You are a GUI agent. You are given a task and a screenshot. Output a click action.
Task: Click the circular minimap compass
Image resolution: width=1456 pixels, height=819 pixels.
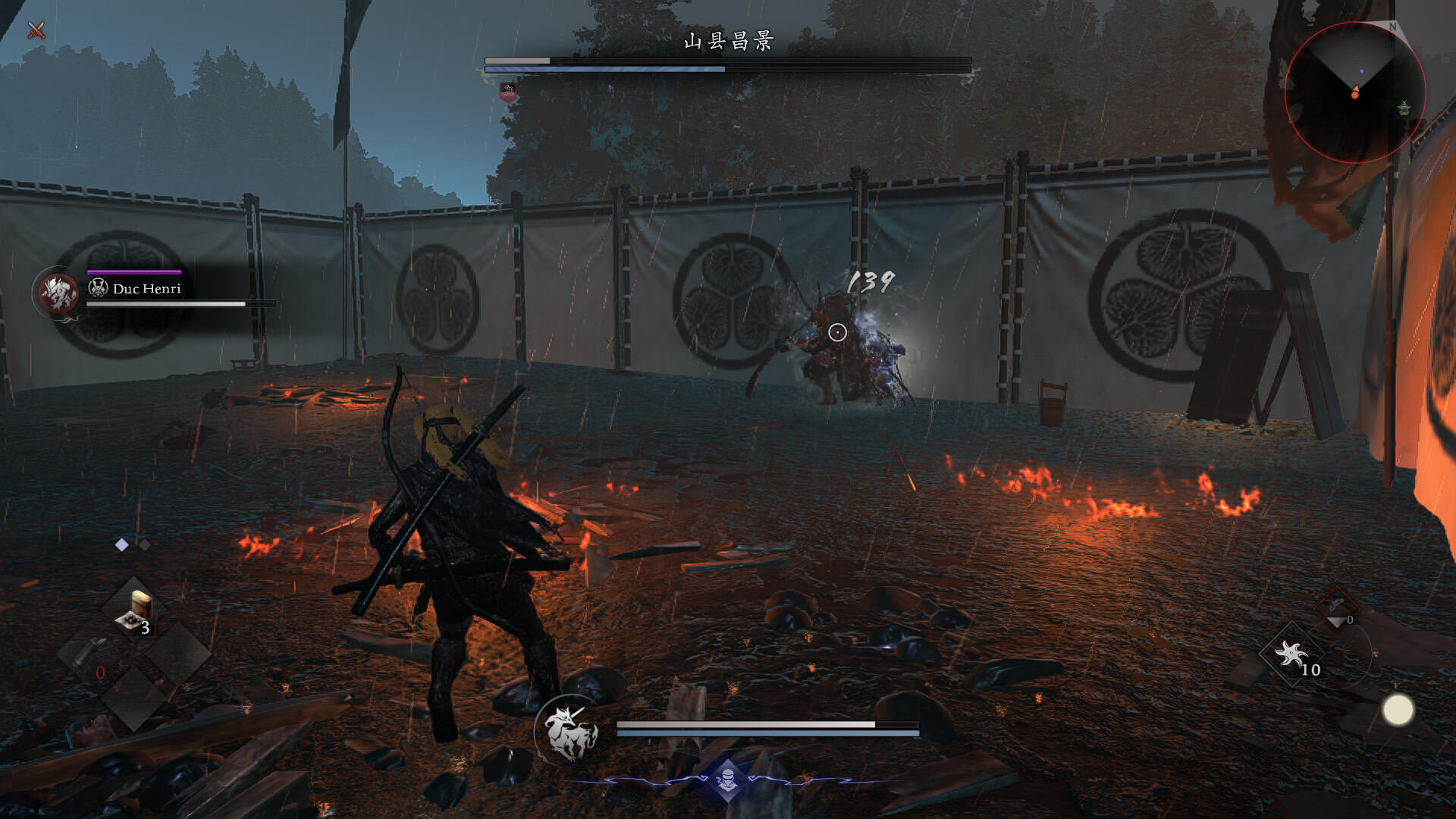(x=1355, y=93)
